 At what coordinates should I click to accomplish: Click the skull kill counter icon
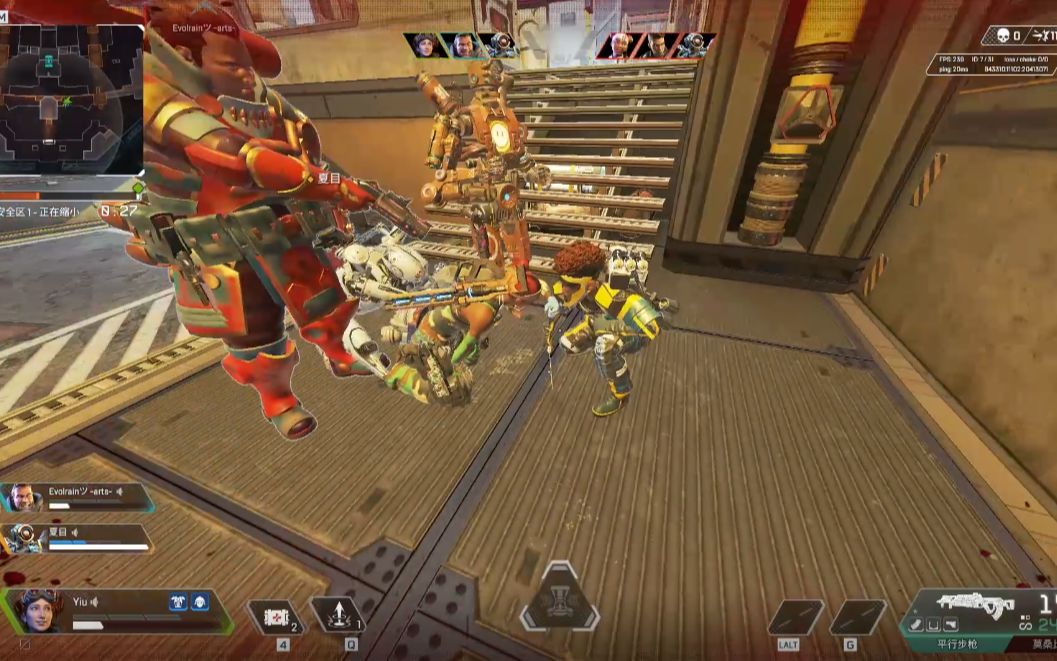point(1001,36)
